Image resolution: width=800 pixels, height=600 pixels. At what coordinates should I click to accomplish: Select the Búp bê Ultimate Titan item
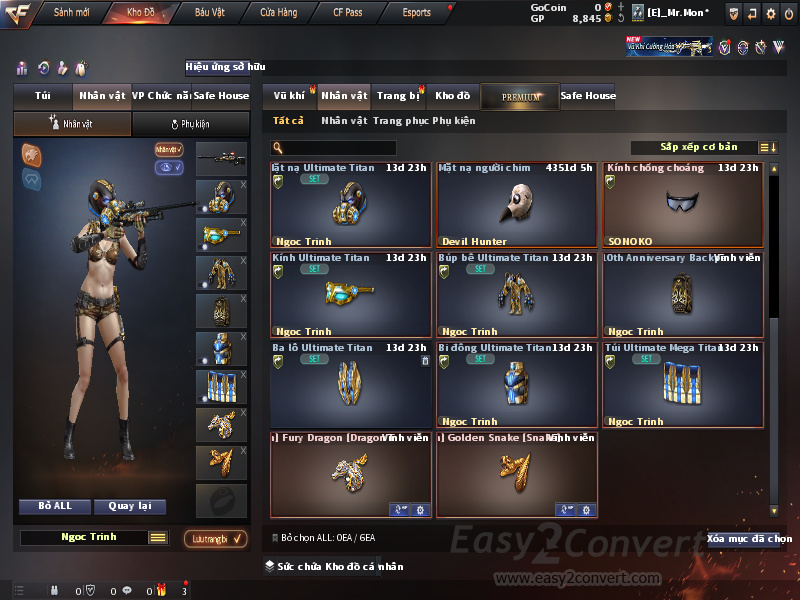point(516,295)
